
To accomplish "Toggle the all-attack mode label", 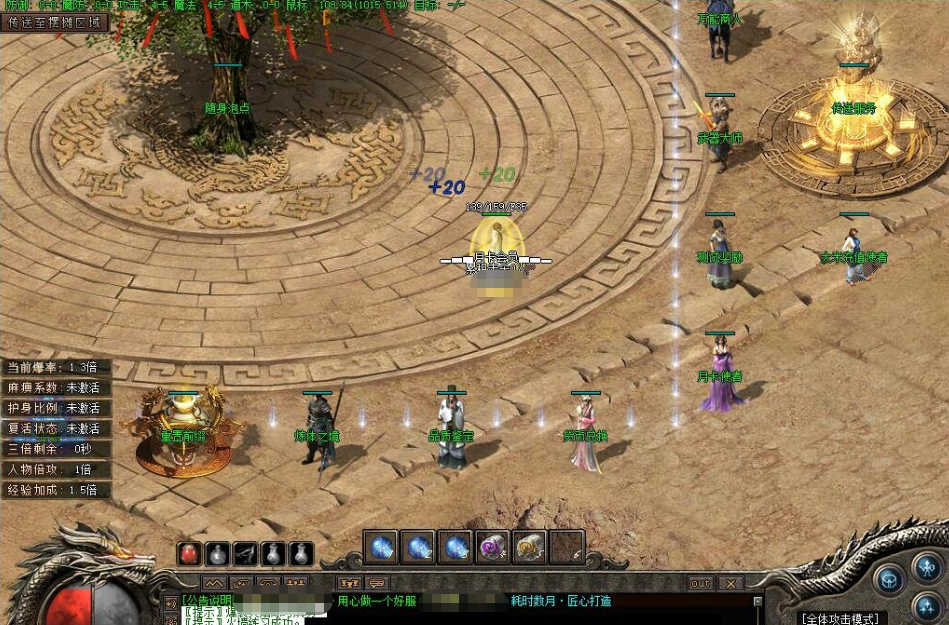I will pos(840,618).
